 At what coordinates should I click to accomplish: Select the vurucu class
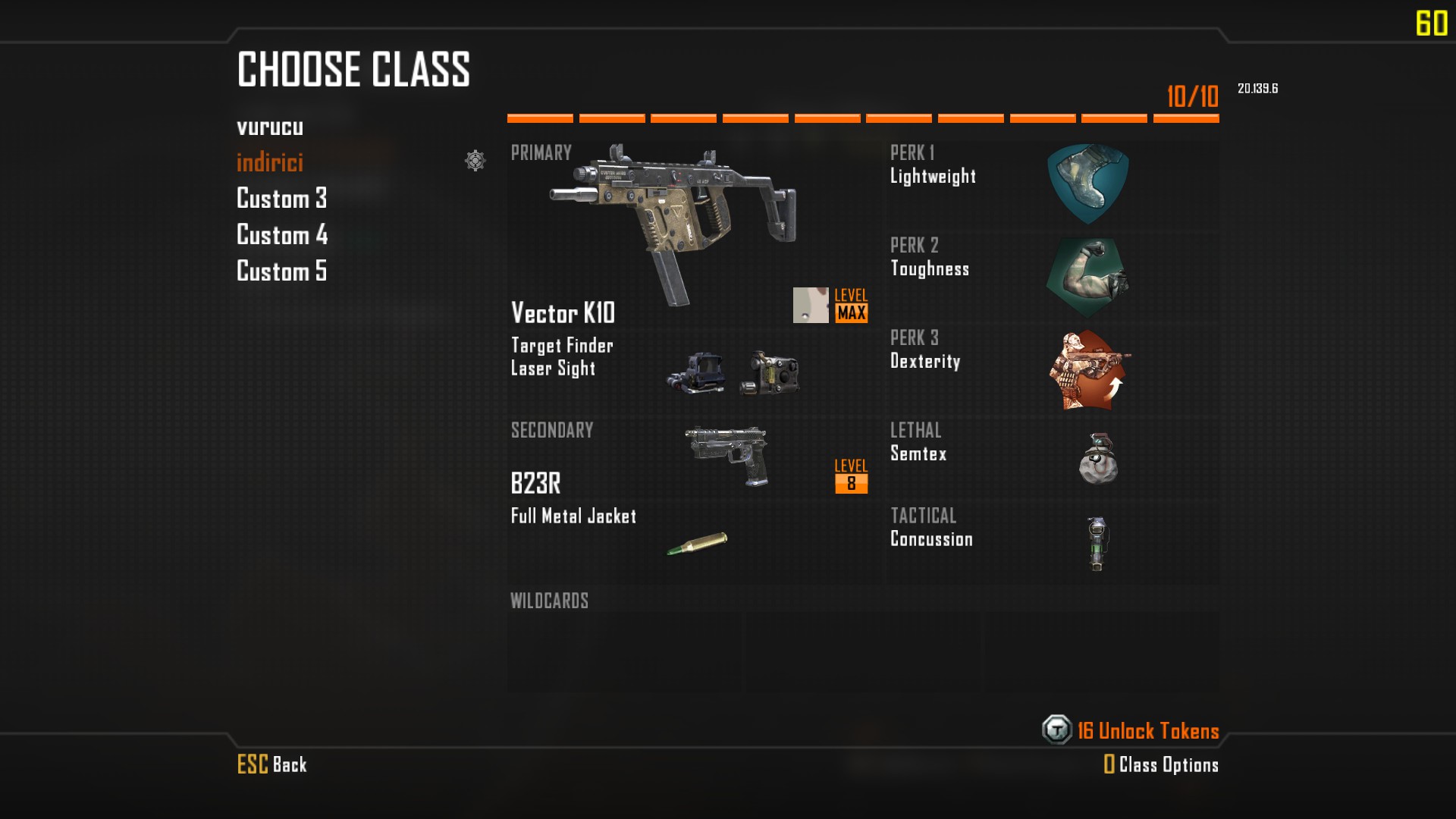(x=270, y=127)
